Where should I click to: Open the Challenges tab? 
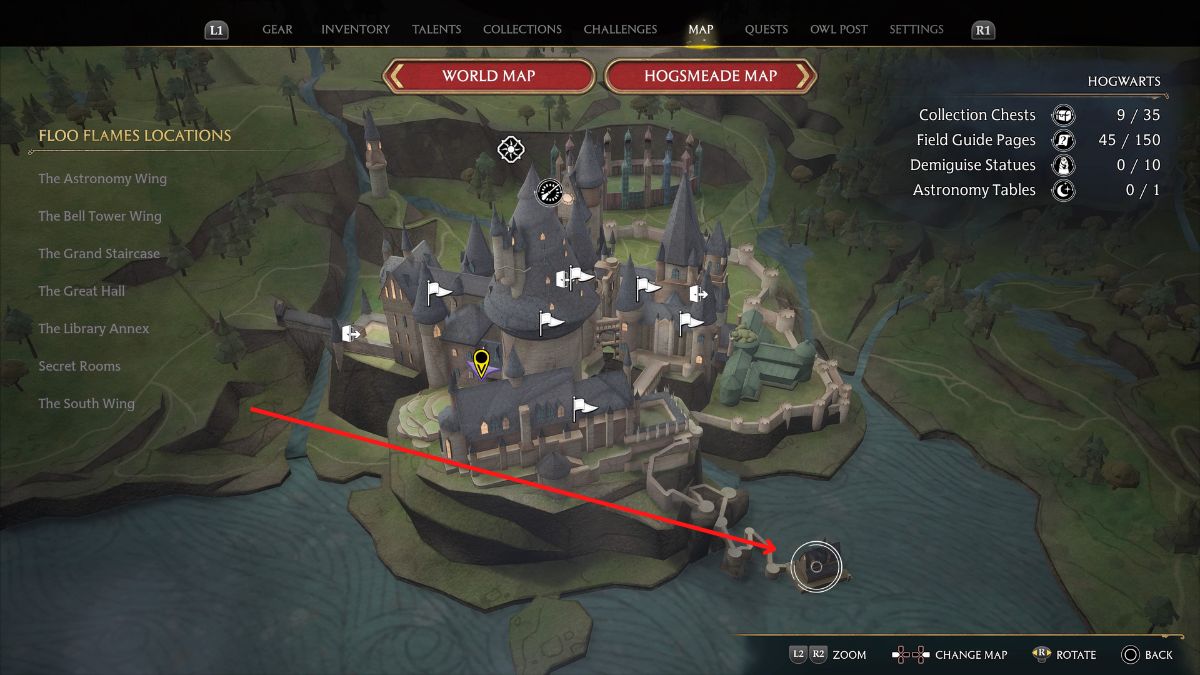tap(620, 30)
